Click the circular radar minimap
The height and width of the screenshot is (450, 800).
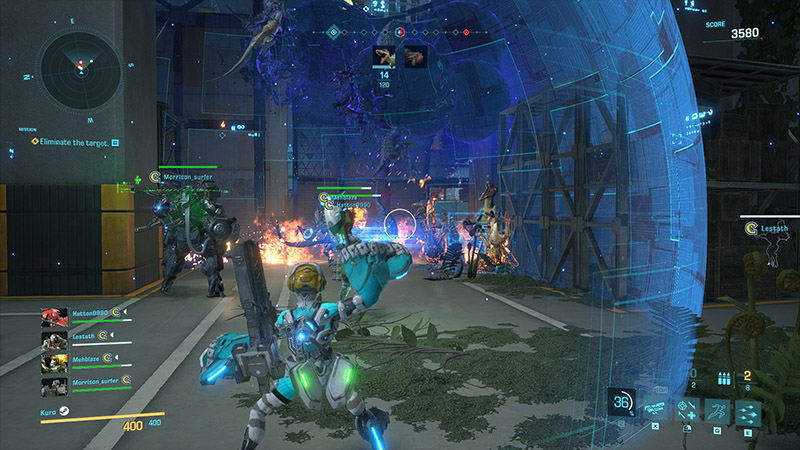click(79, 69)
